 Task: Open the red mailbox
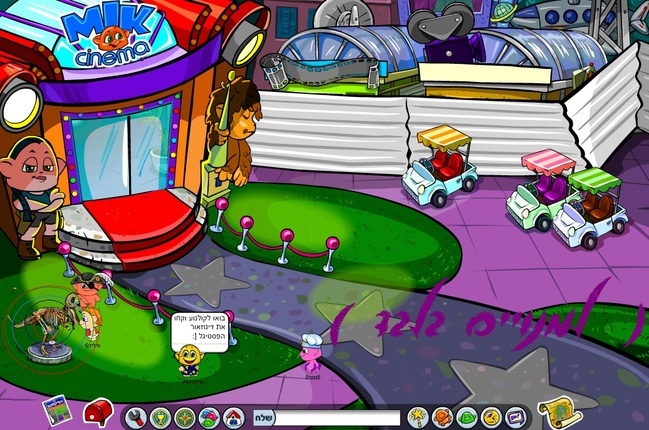(x=97, y=411)
